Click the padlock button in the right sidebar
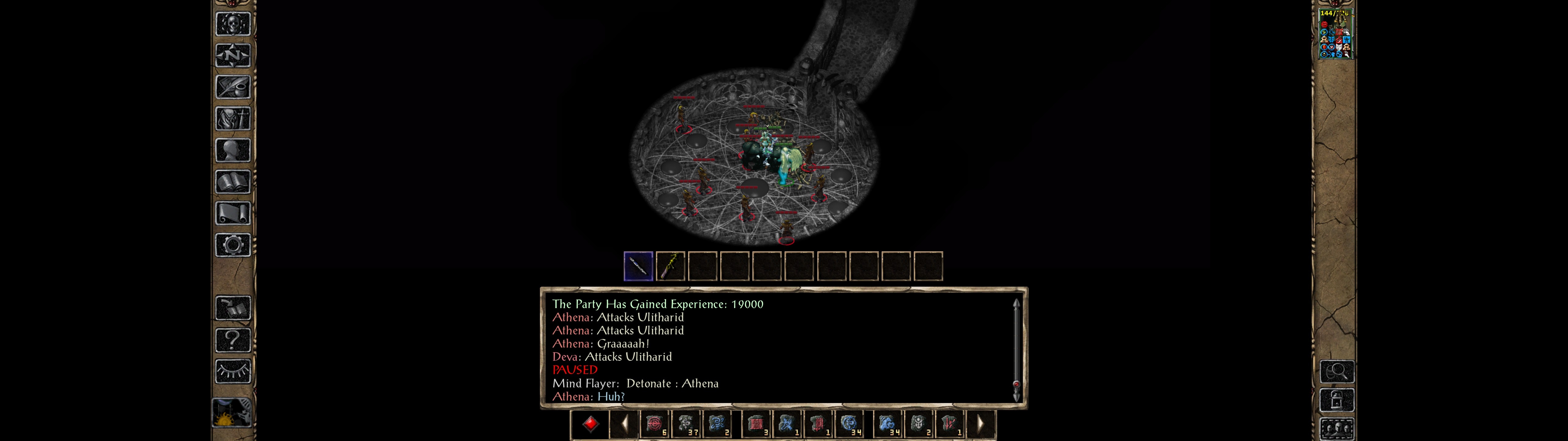Viewport: 1568px width, 441px height. point(1337,400)
